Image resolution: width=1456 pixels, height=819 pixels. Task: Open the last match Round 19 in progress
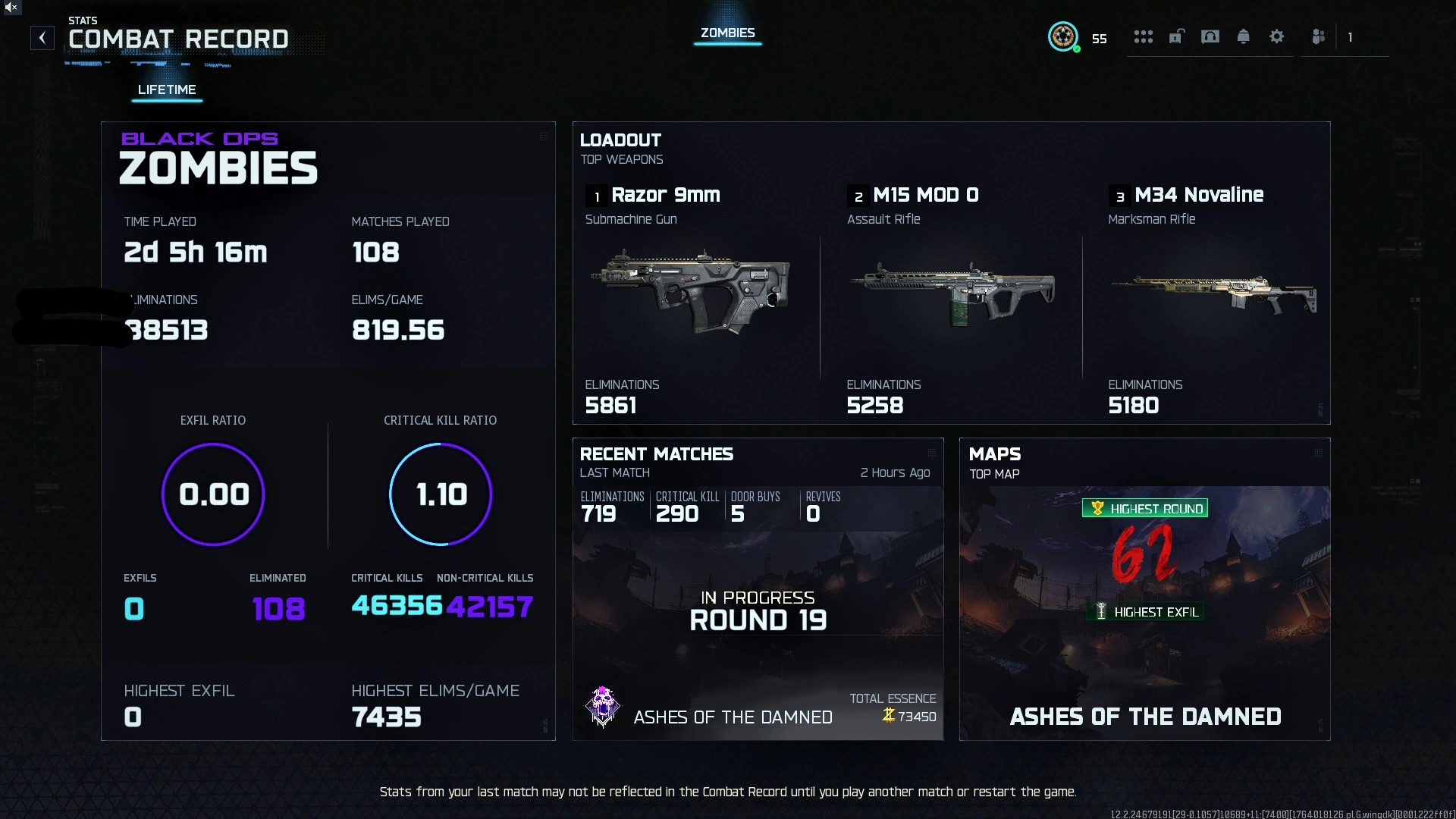pos(758,609)
